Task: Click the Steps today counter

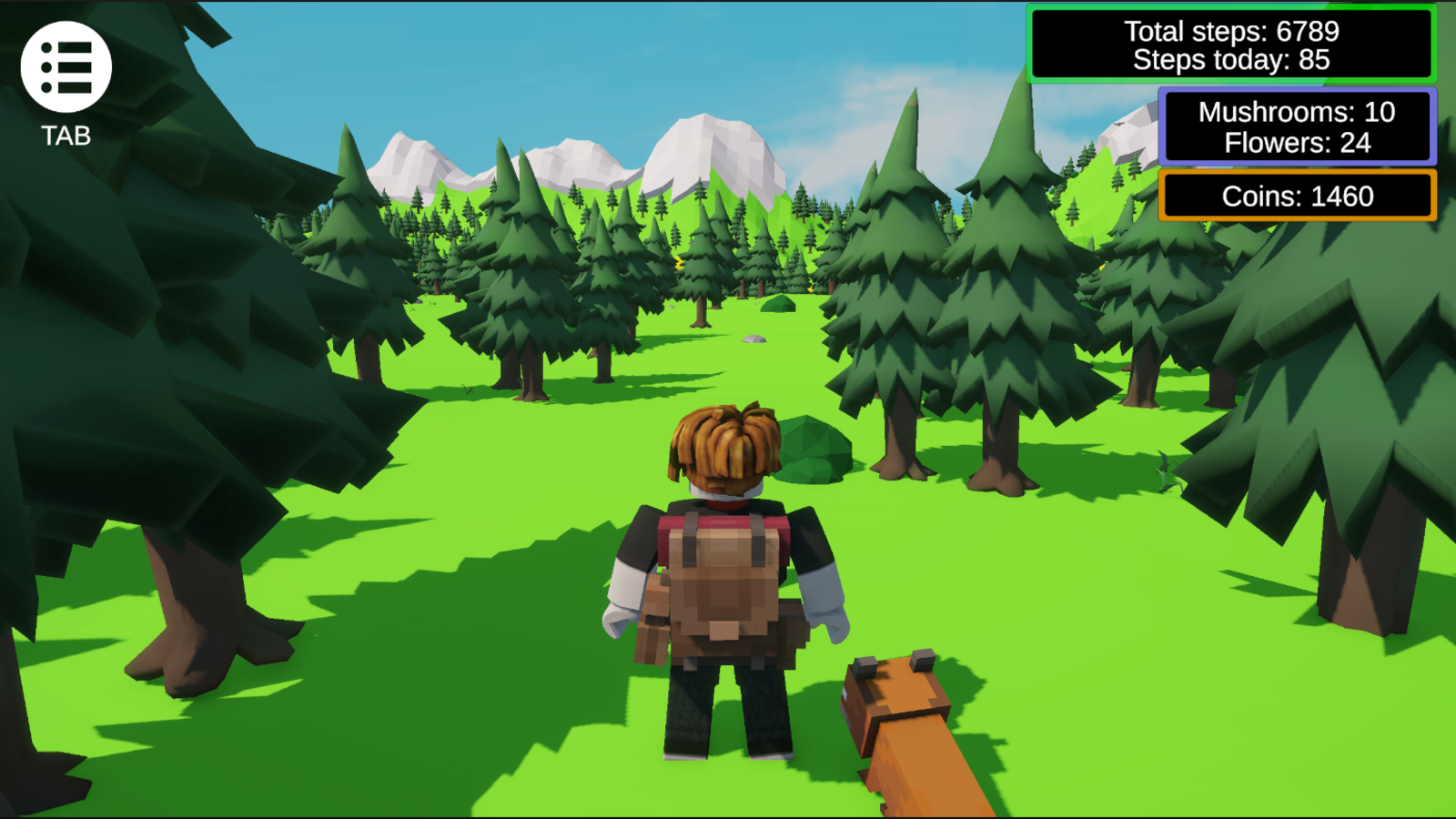Action: (x=1231, y=60)
